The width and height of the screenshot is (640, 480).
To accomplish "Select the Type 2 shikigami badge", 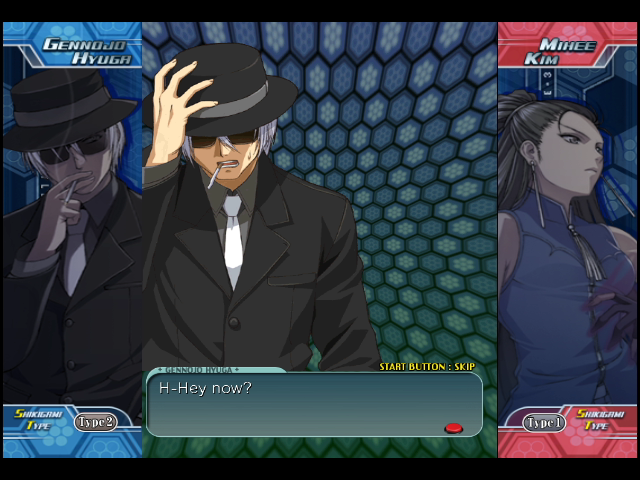I will pos(95,422).
